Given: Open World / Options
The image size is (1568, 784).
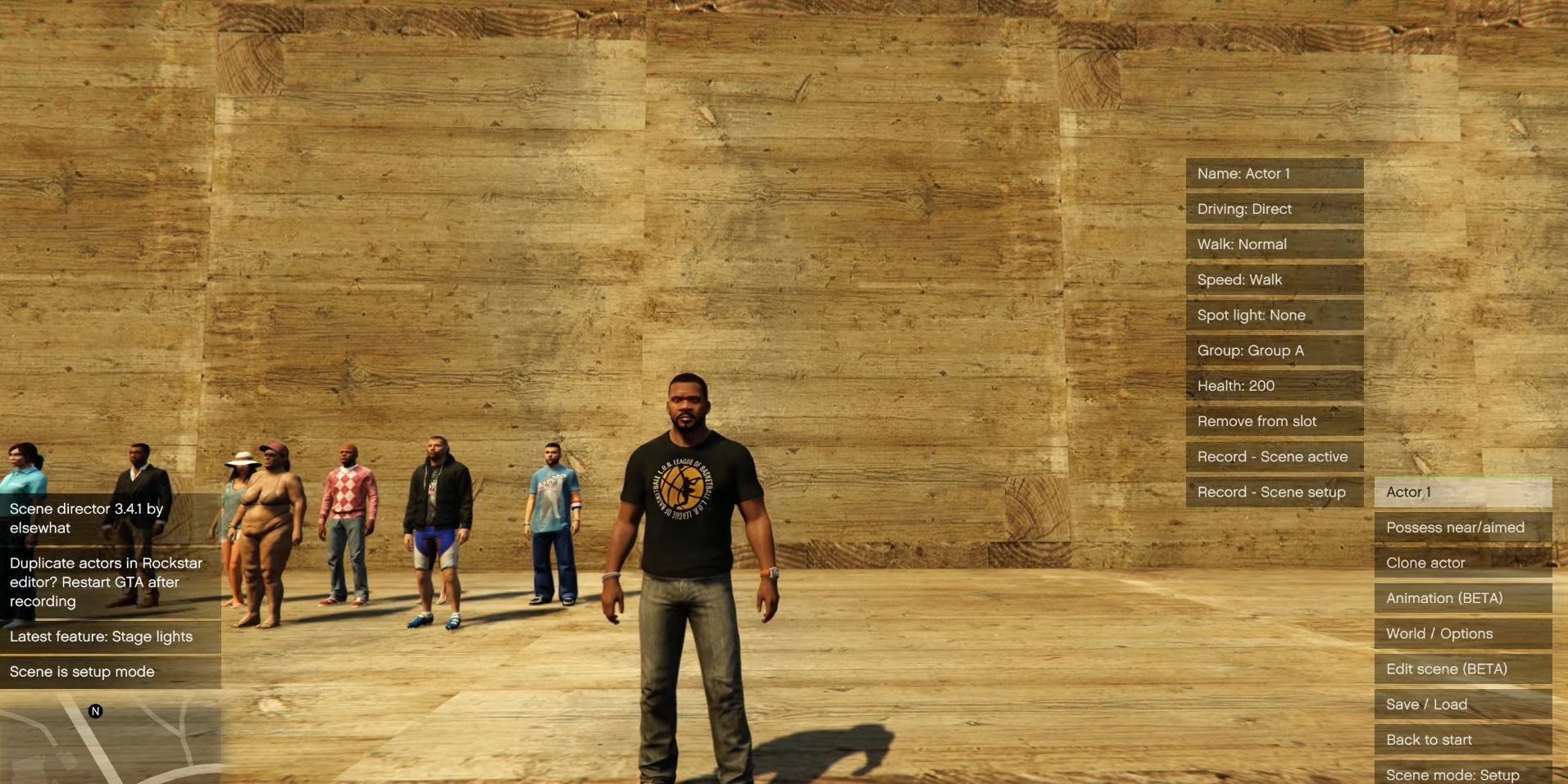Looking at the screenshot, I should tap(1463, 633).
